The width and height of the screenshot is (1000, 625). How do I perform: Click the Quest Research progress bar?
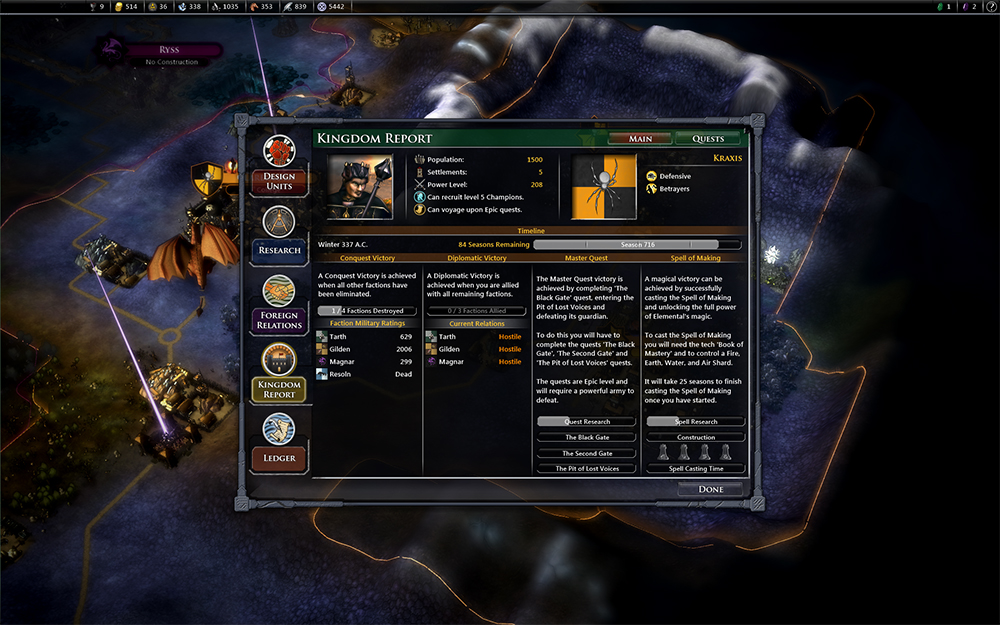click(x=586, y=422)
